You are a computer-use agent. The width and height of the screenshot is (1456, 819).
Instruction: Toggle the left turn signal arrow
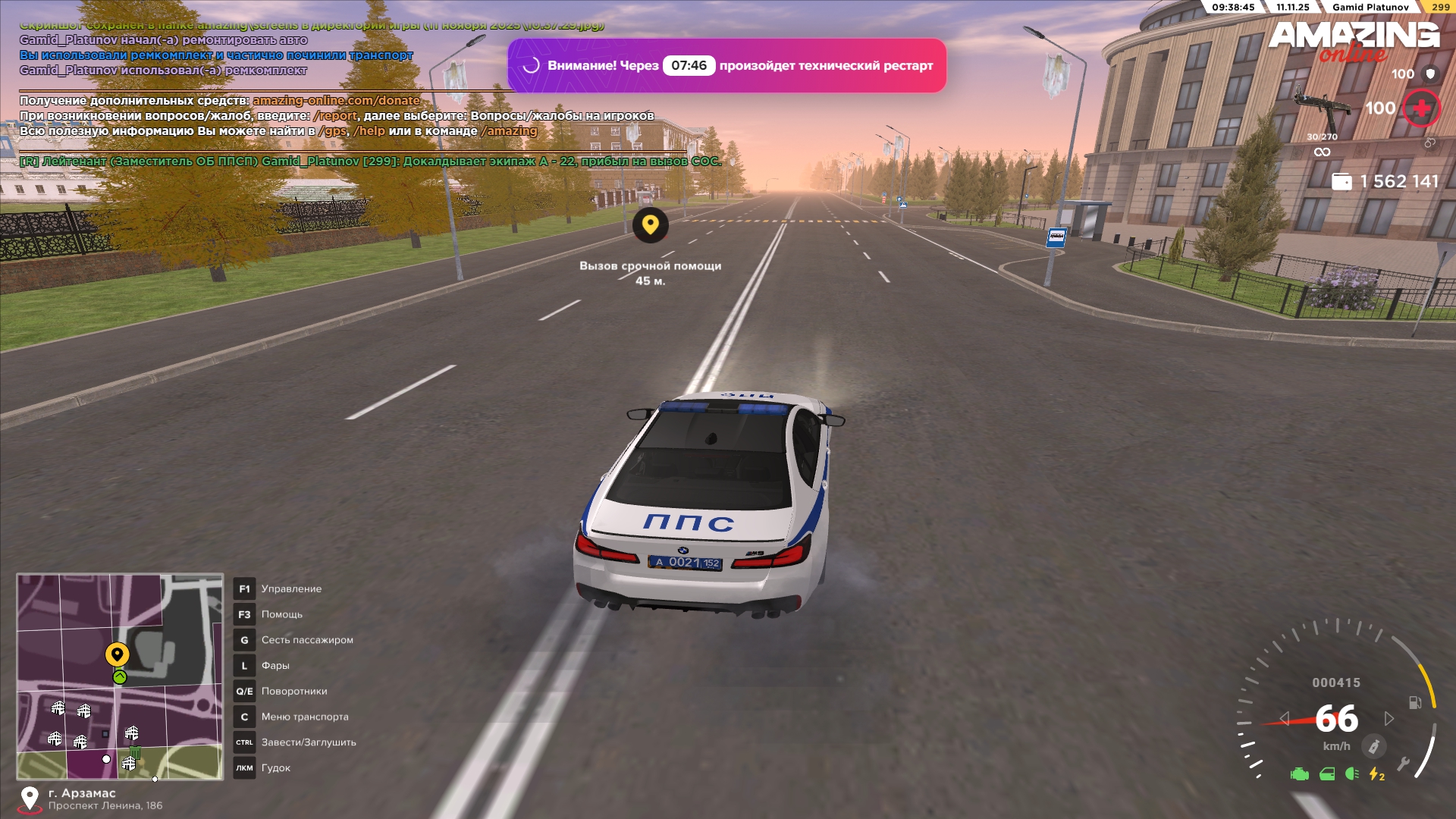1284,718
